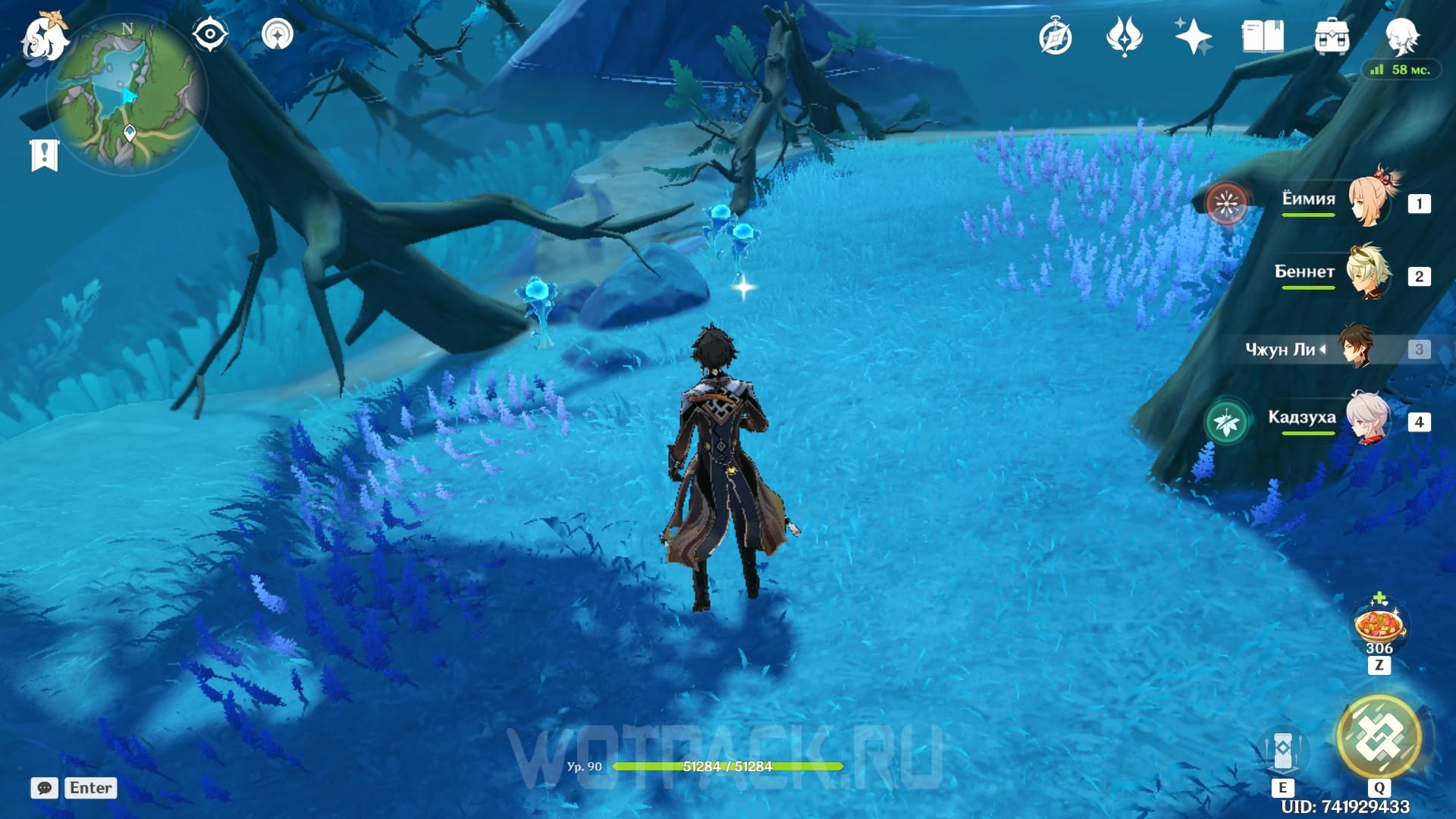Select active character Чжун Ли
The image size is (1456, 819).
point(1355,348)
